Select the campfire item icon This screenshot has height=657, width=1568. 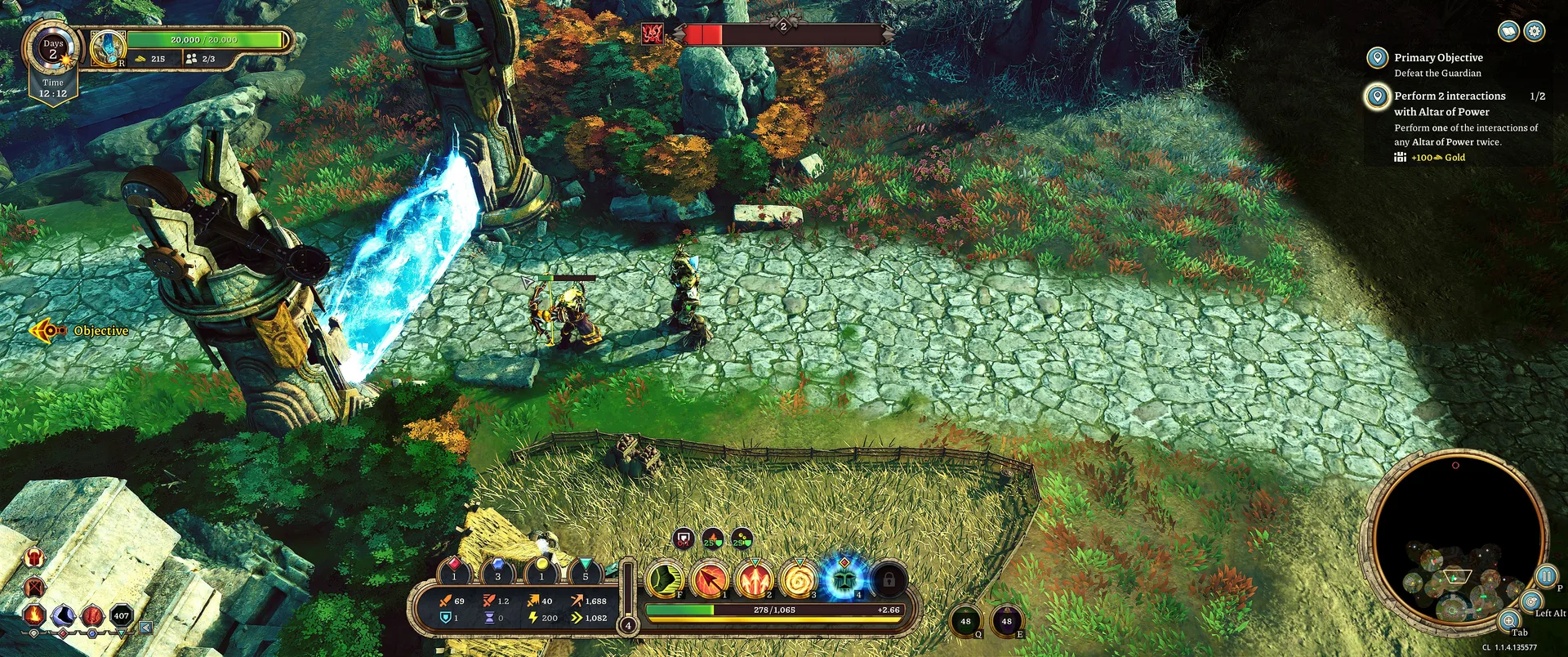point(34,615)
